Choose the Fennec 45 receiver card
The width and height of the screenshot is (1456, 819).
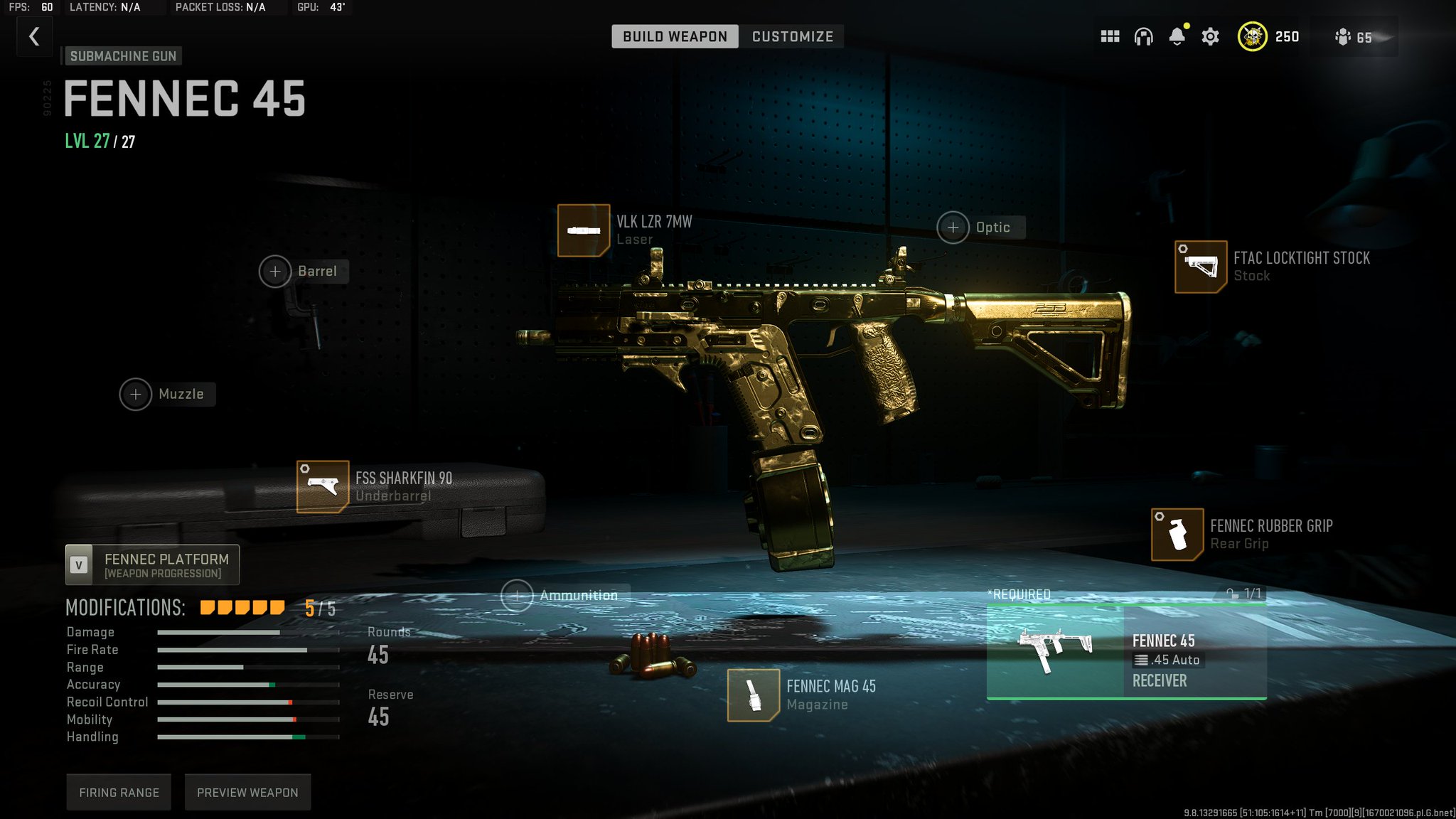(1126, 652)
